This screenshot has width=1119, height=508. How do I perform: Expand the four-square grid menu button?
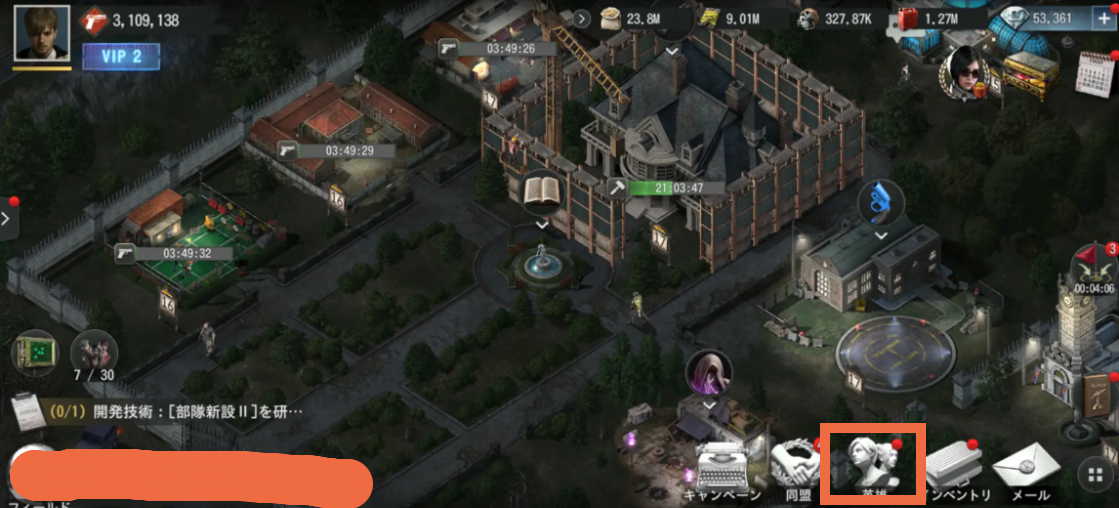coord(1095,472)
